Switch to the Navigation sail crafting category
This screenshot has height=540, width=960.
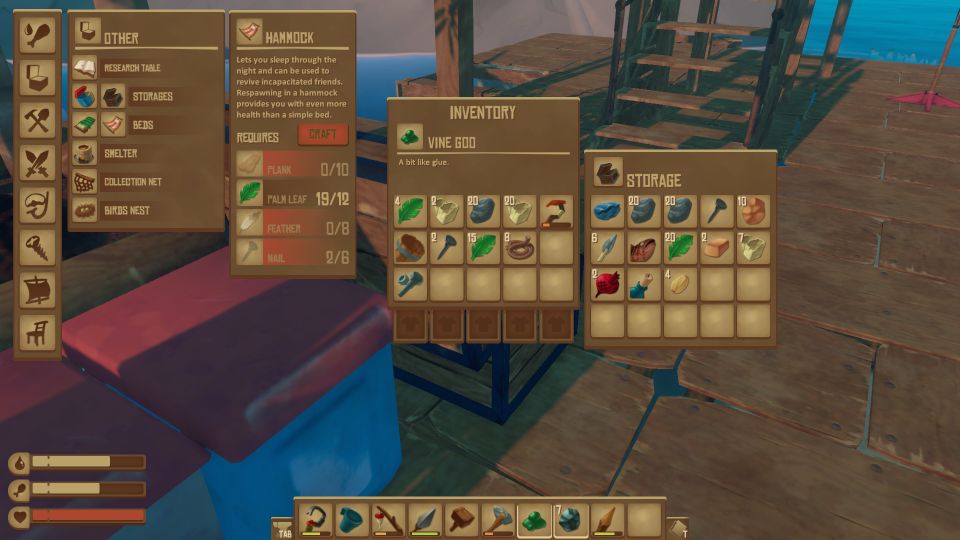tap(37, 290)
